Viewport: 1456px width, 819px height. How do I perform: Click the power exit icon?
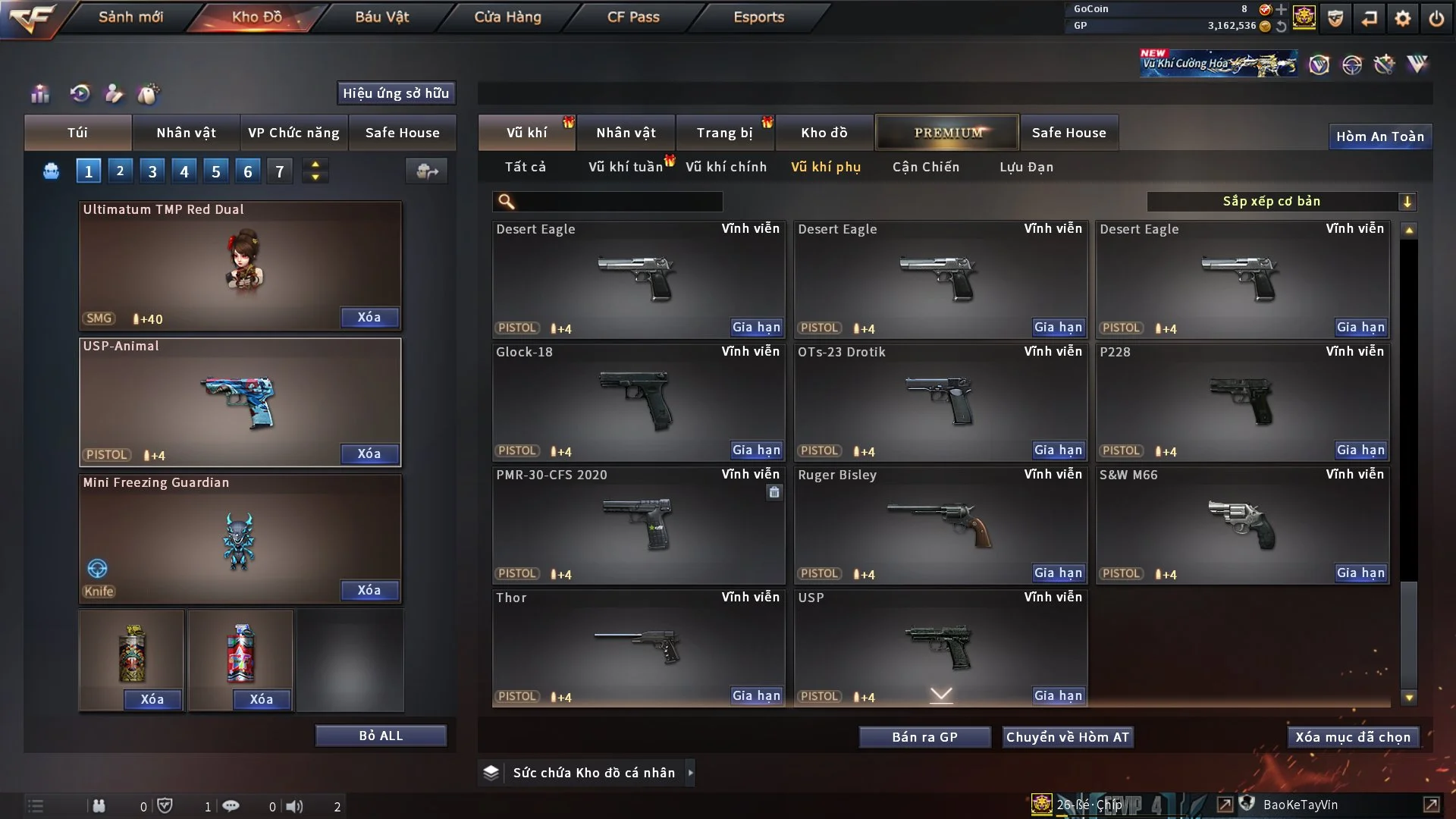1436,18
